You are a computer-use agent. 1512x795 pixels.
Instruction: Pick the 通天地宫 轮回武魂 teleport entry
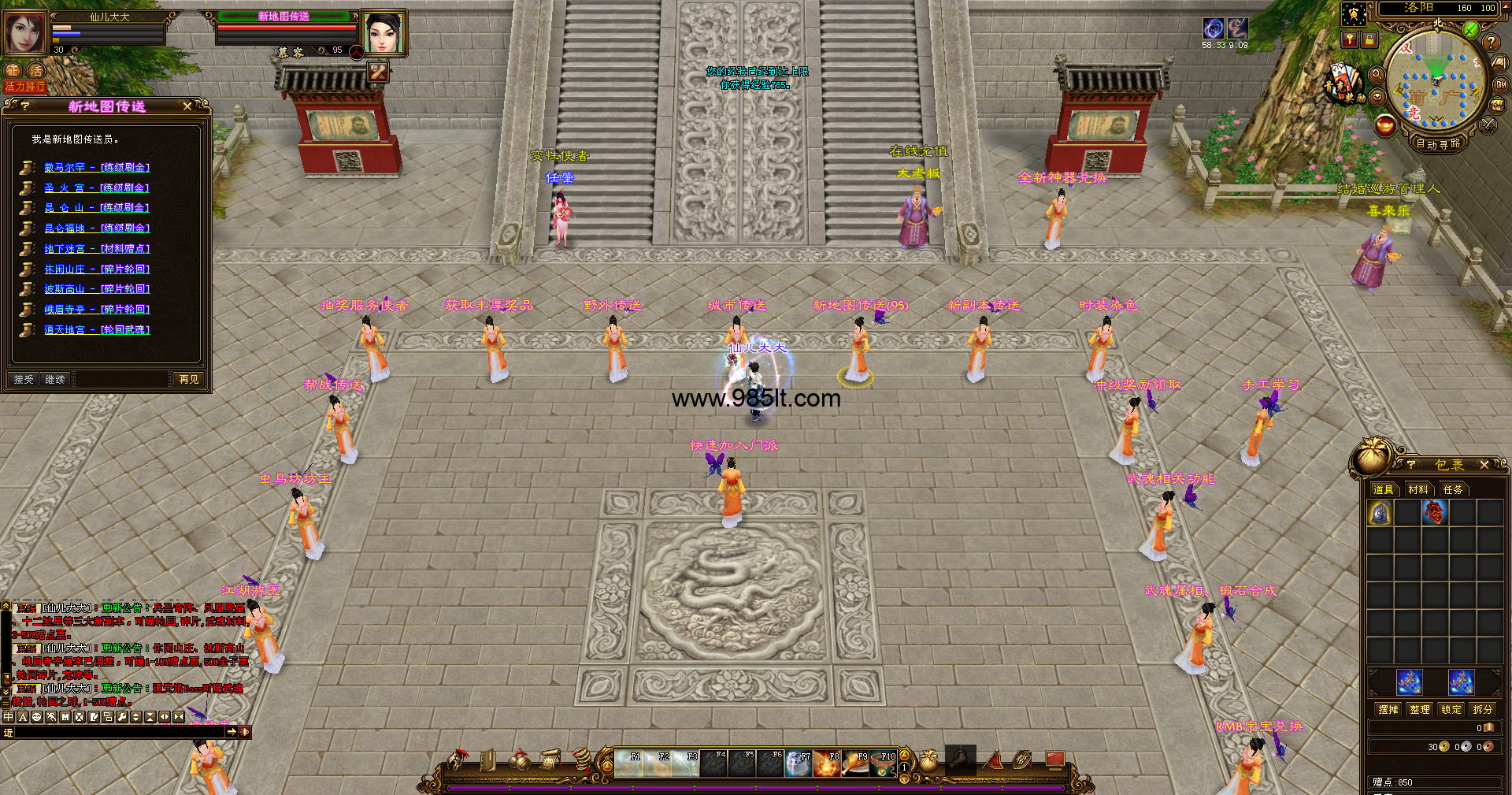click(x=96, y=330)
